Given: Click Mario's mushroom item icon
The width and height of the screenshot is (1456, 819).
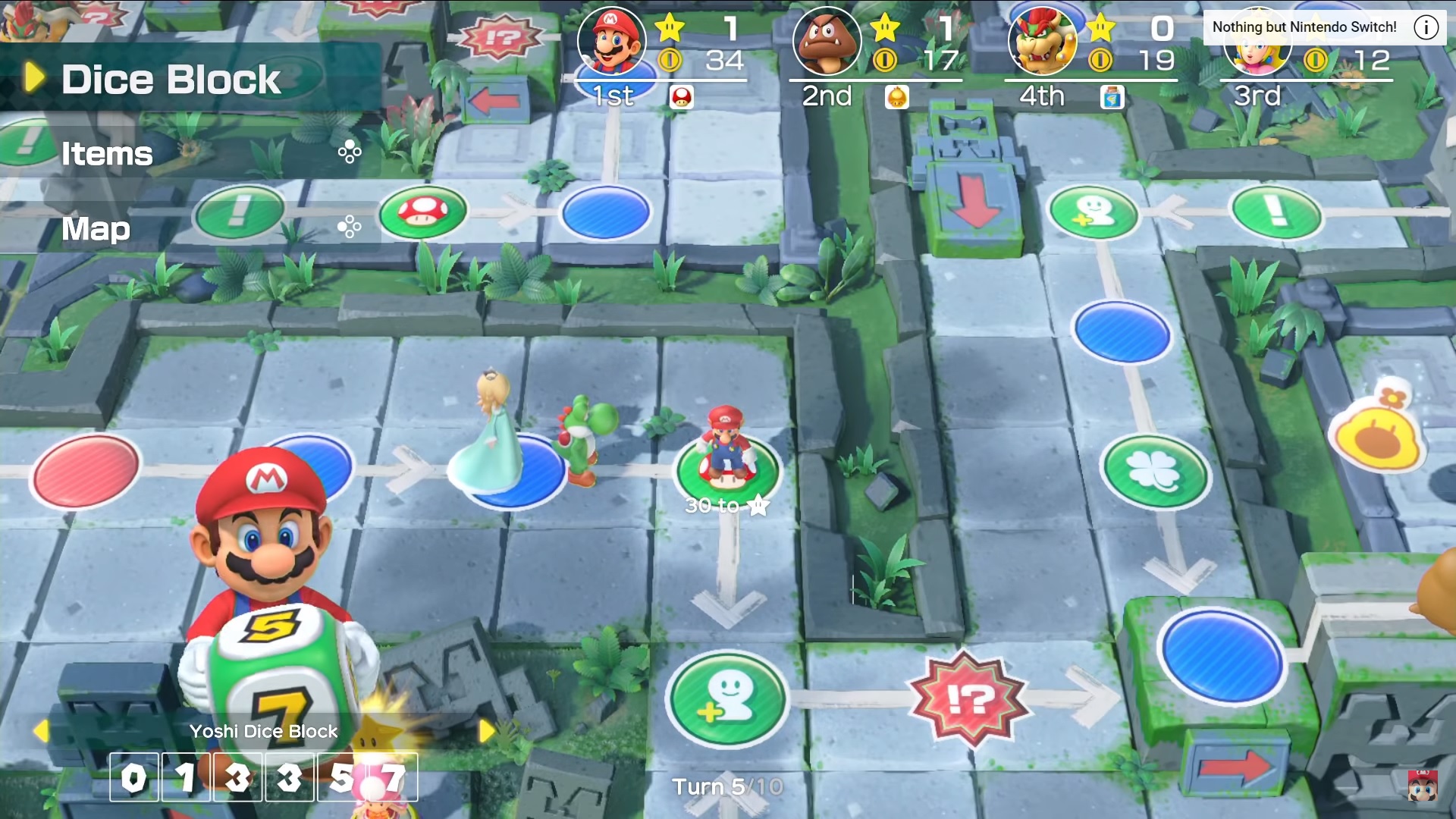Looking at the screenshot, I should (x=681, y=97).
